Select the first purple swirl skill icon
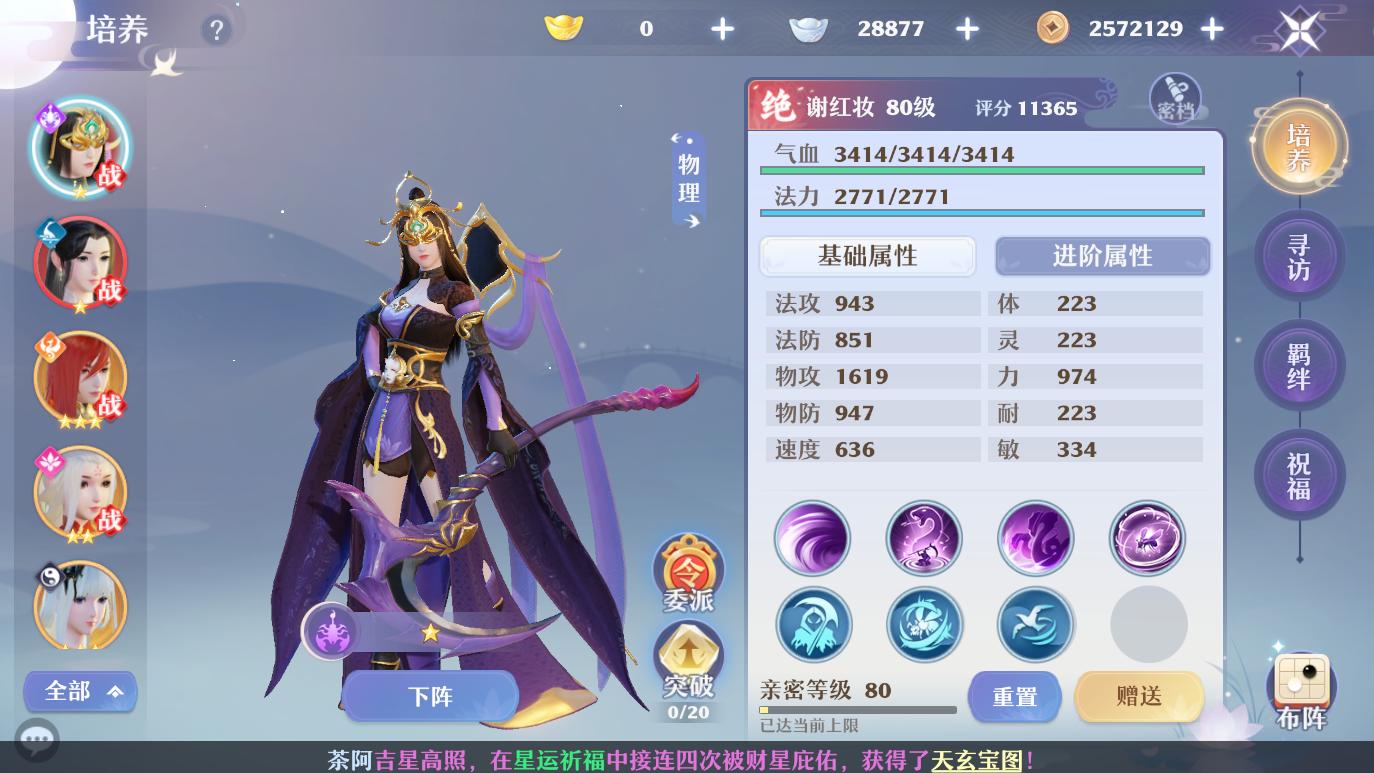 point(813,538)
